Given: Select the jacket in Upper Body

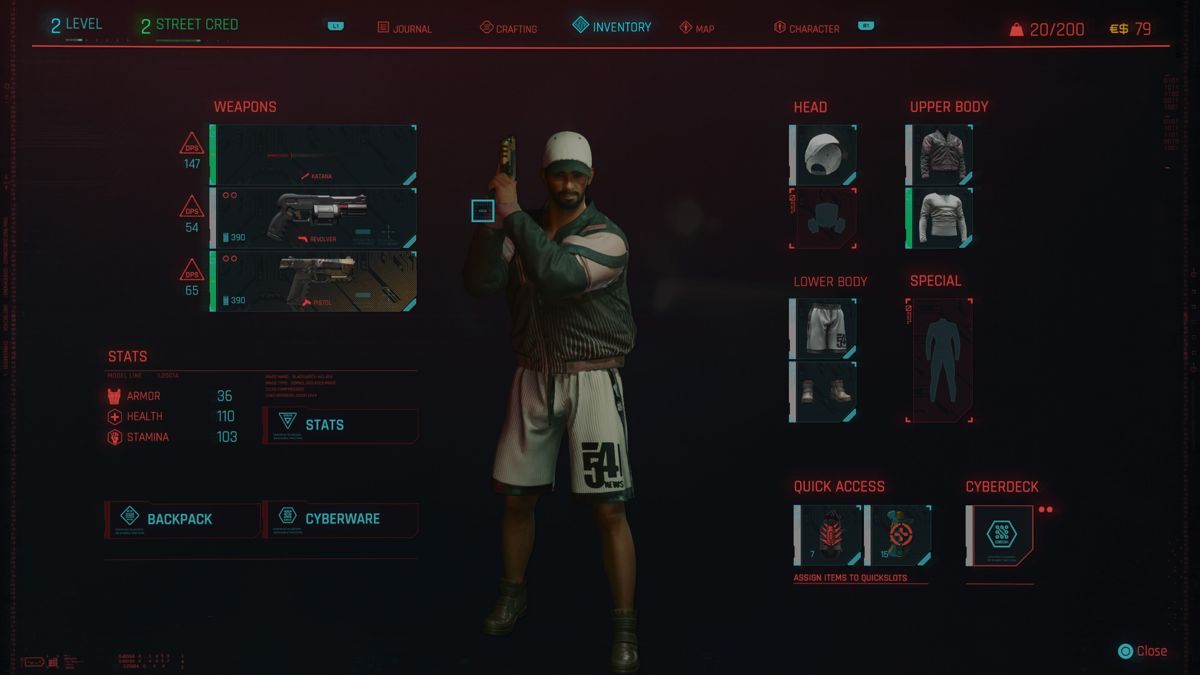Looking at the screenshot, I should [941, 155].
